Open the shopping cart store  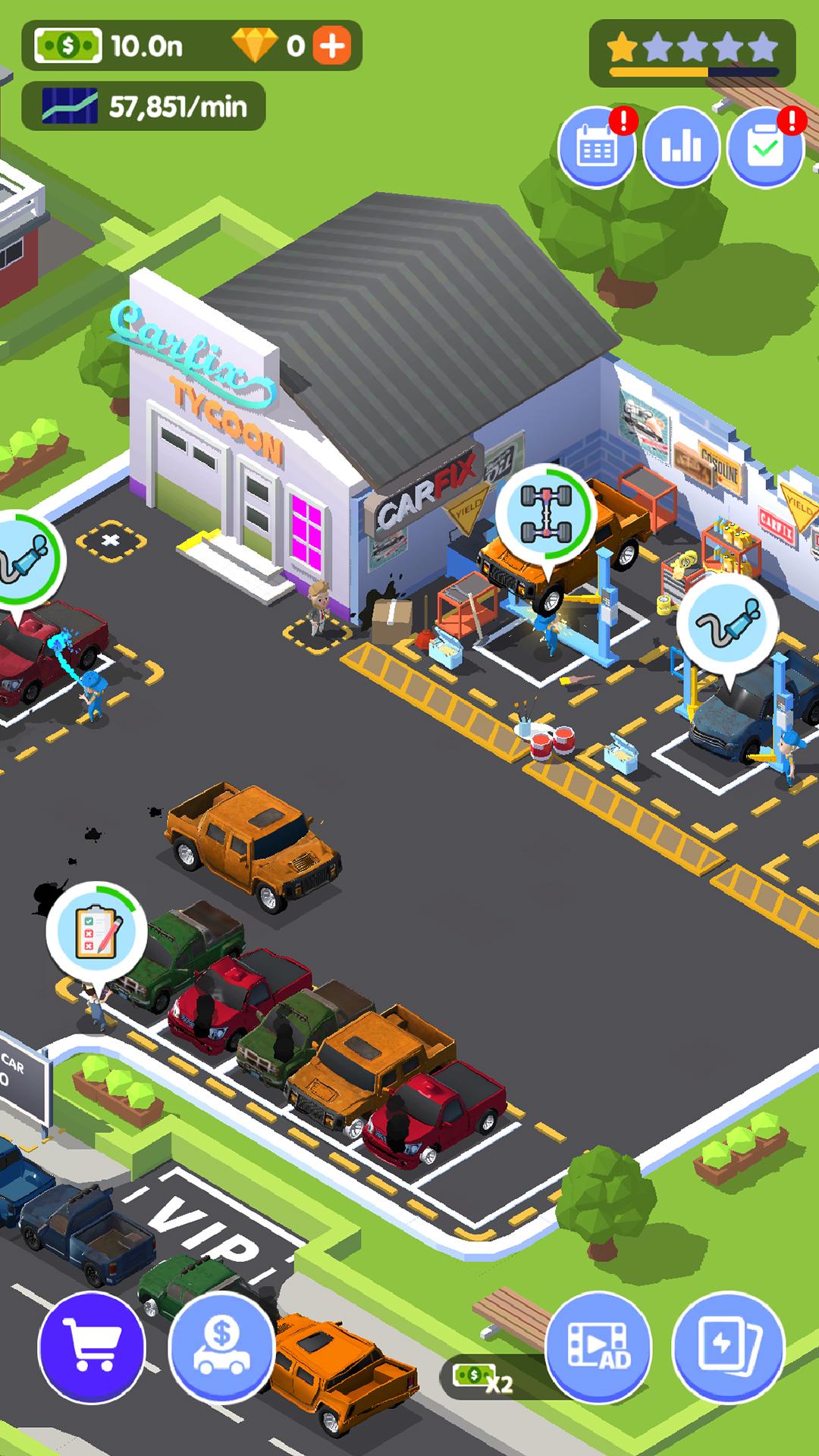91,1348
